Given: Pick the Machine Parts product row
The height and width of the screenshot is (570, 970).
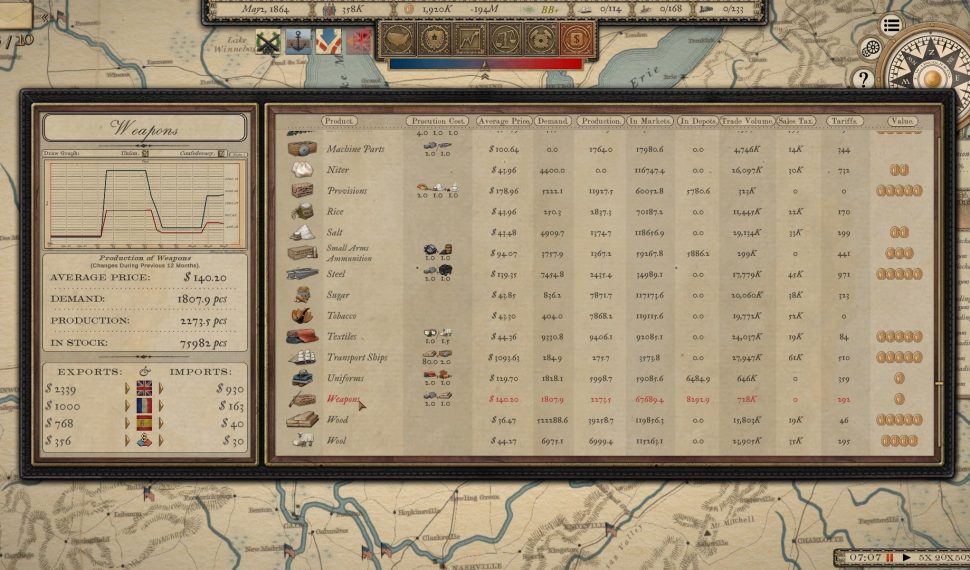Looking at the screenshot, I should click(354, 149).
